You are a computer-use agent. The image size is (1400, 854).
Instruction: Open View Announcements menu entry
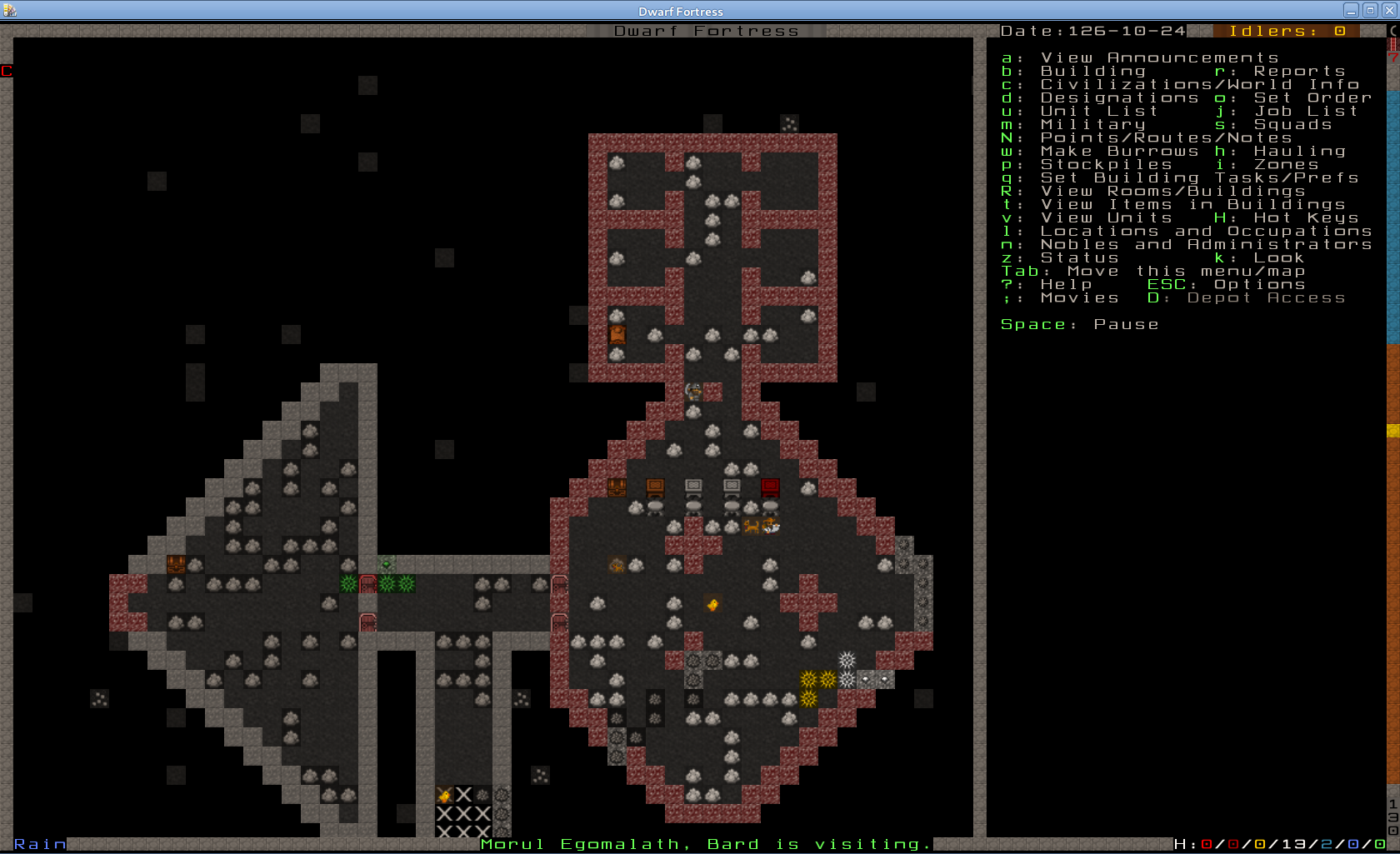point(1158,57)
